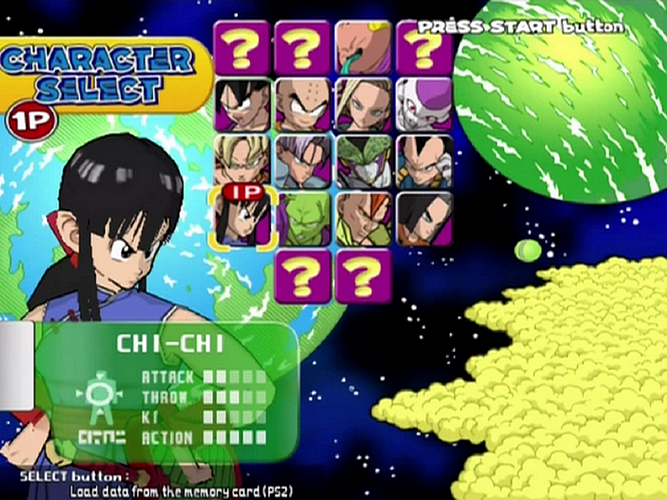Viewport: 667px width, 500px height.
Task: Pick the blonde Android 18 portrait
Action: pos(363,105)
